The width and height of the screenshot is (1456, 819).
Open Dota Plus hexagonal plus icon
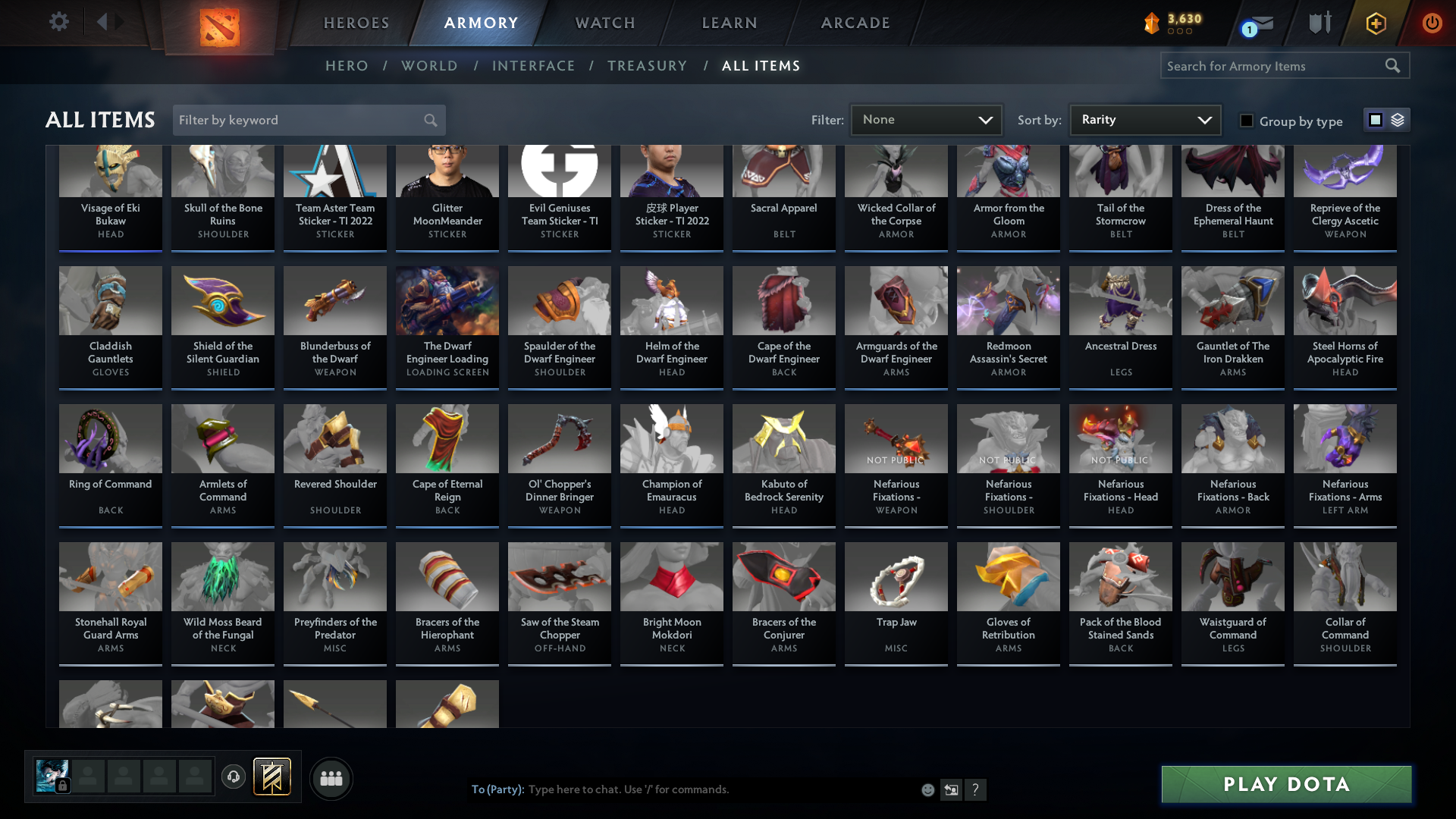click(1376, 23)
